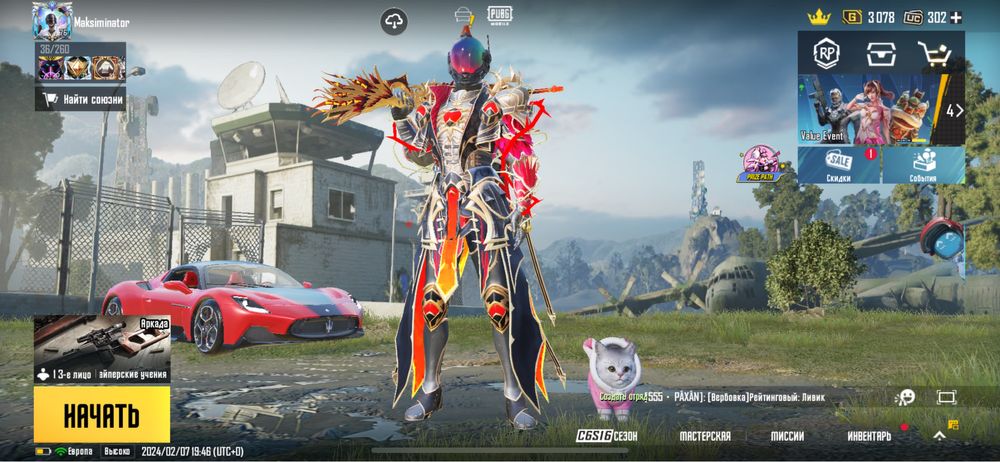
Task: Open the supply crate icon
Action: click(x=881, y=53)
